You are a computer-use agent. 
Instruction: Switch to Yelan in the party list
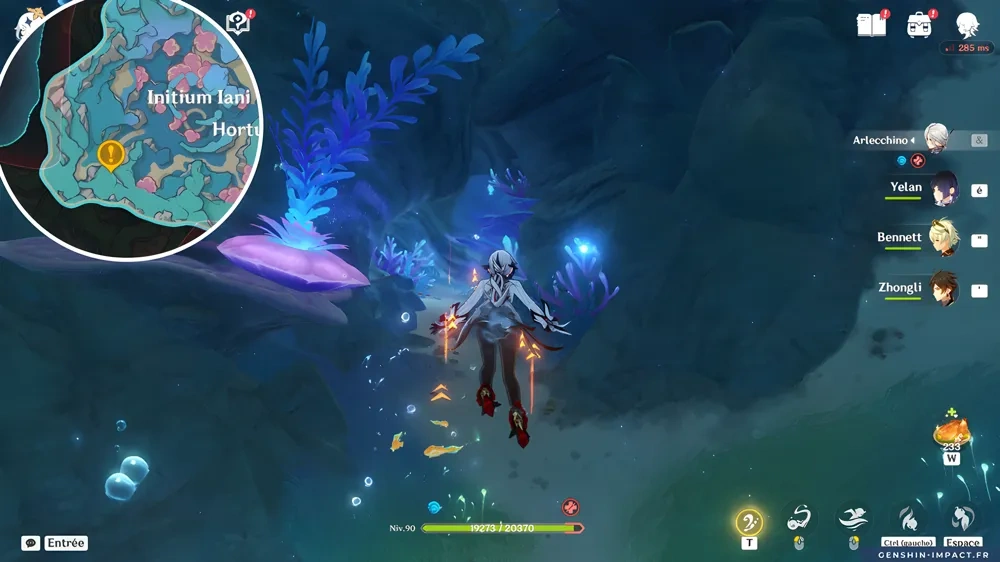pos(943,188)
